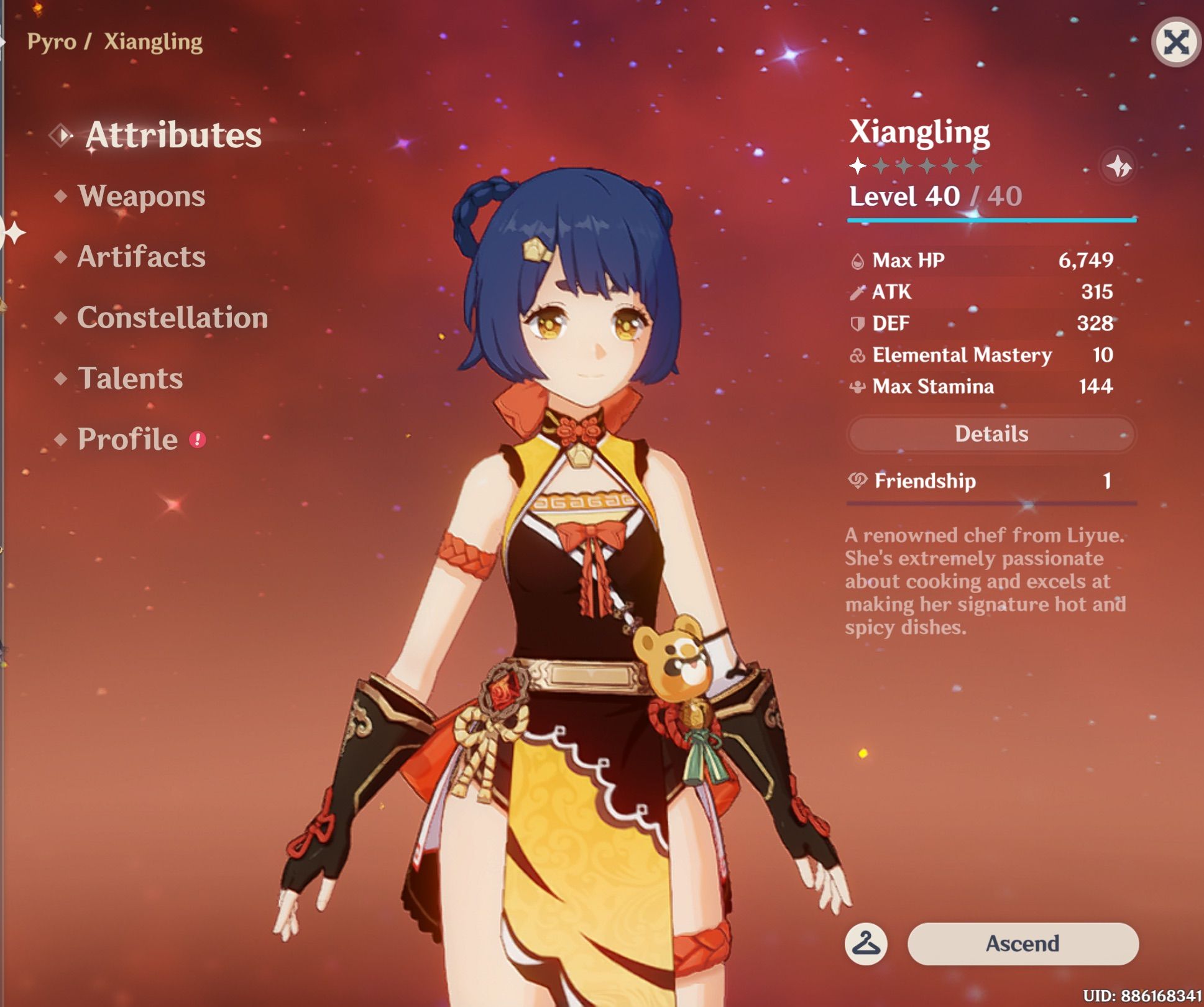Click the Friendship heart icon

[860, 481]
